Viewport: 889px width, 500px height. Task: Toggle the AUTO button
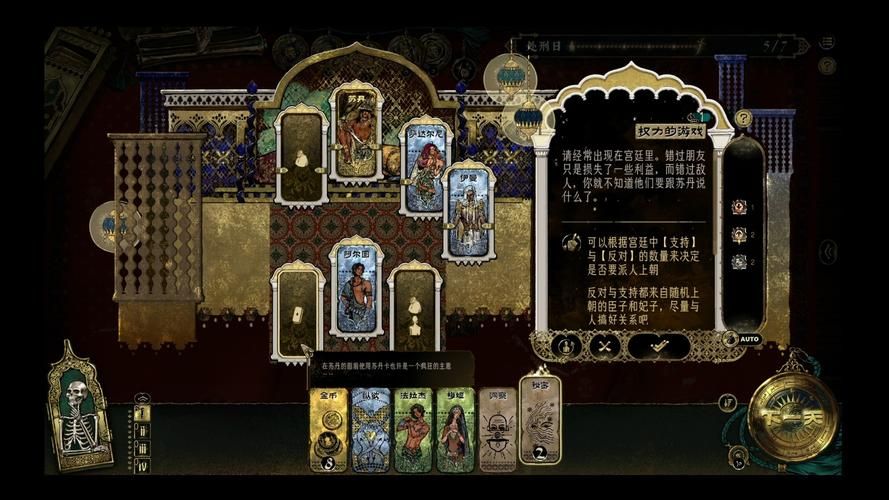[746, 339]
